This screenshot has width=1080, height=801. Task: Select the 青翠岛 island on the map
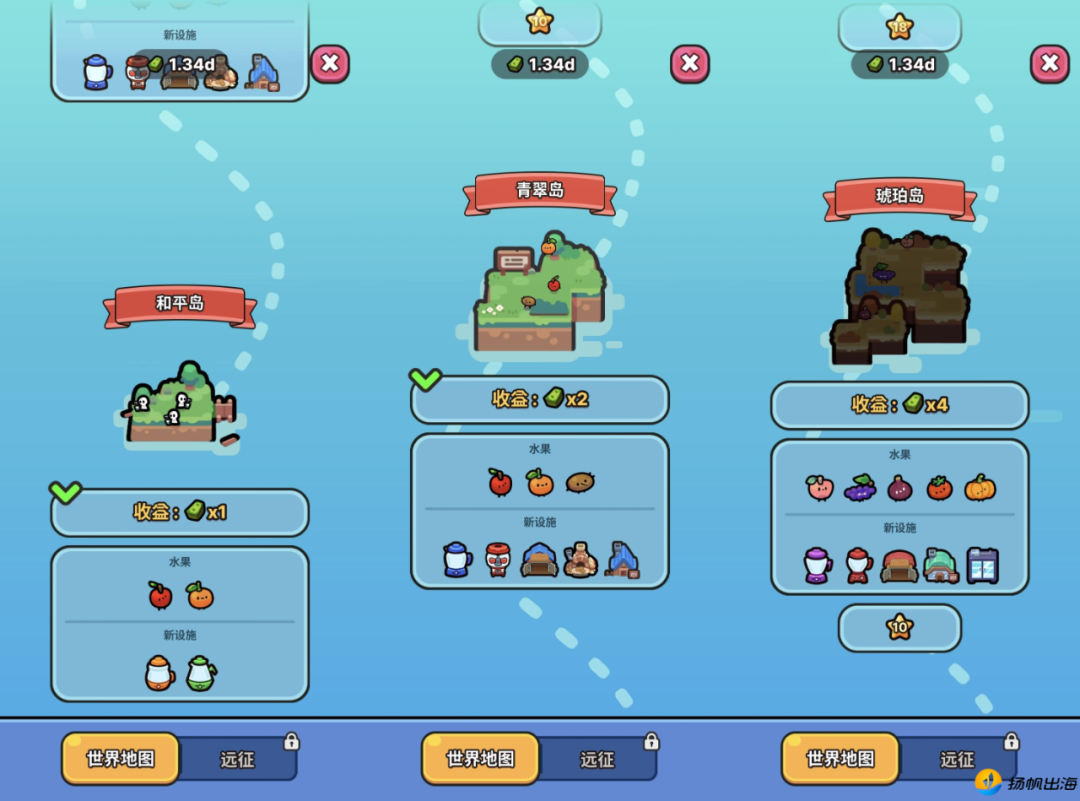(541, 296)
